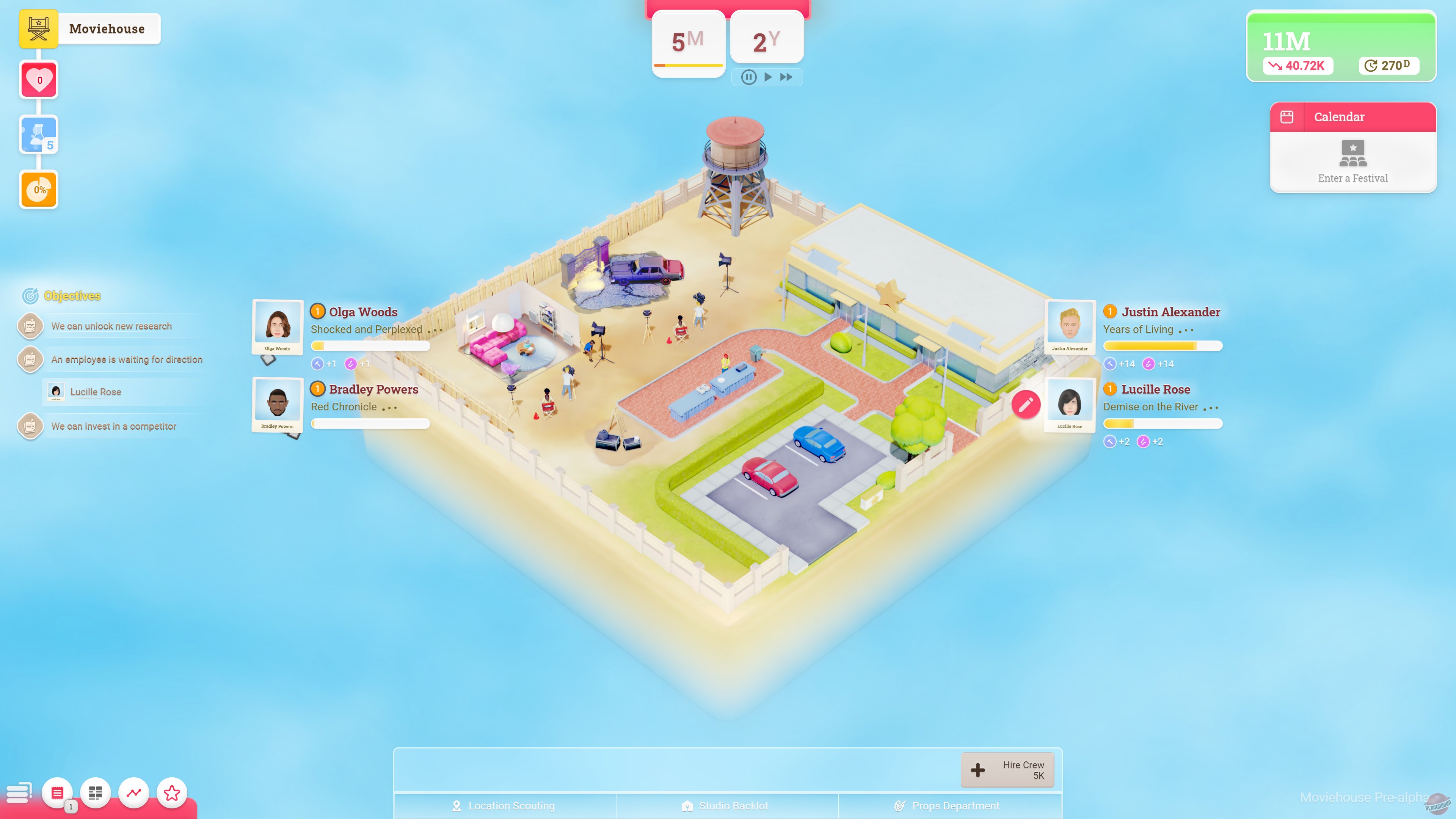The width and height of the screenshot is (1456, 819).
Task: Click the heart fans counter icon
Action: click(38, 79)
